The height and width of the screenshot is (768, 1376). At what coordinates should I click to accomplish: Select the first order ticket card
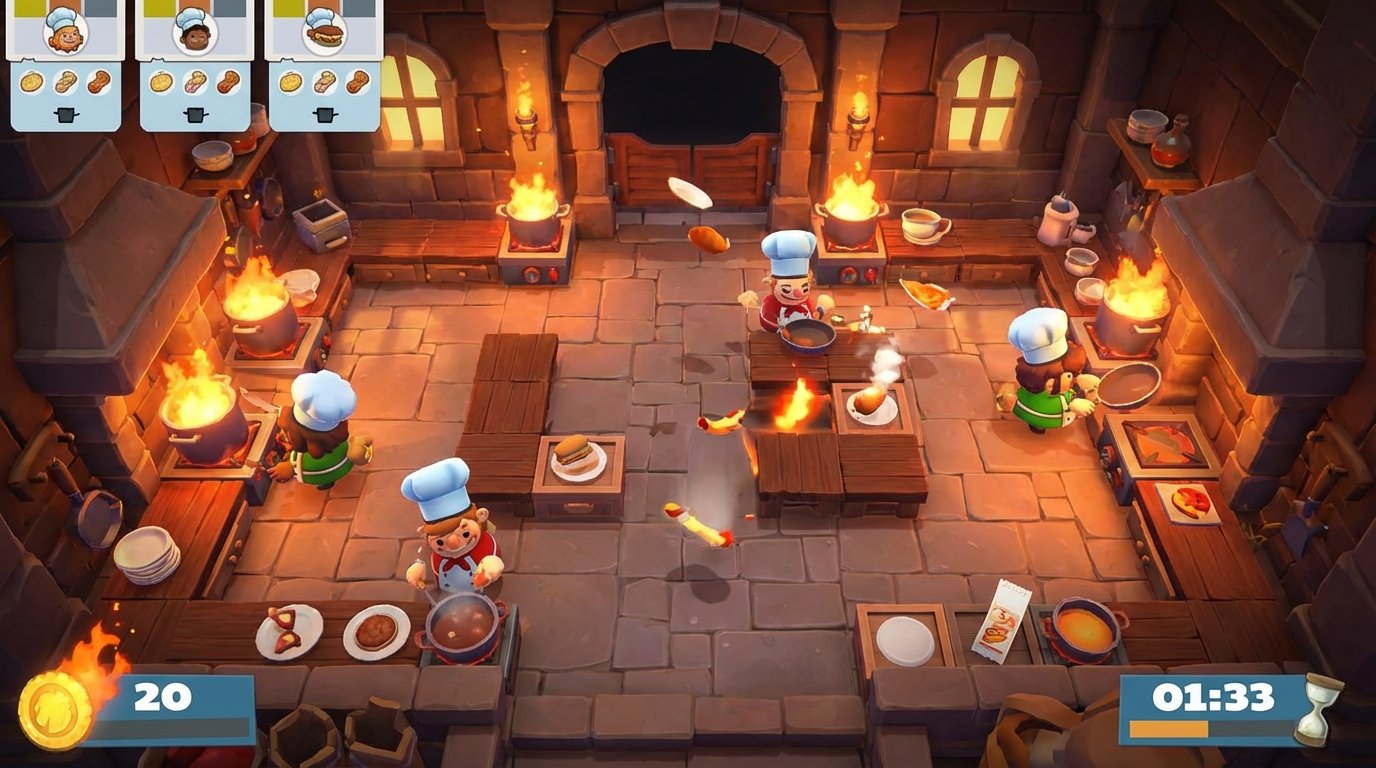[x=62, y=65]
